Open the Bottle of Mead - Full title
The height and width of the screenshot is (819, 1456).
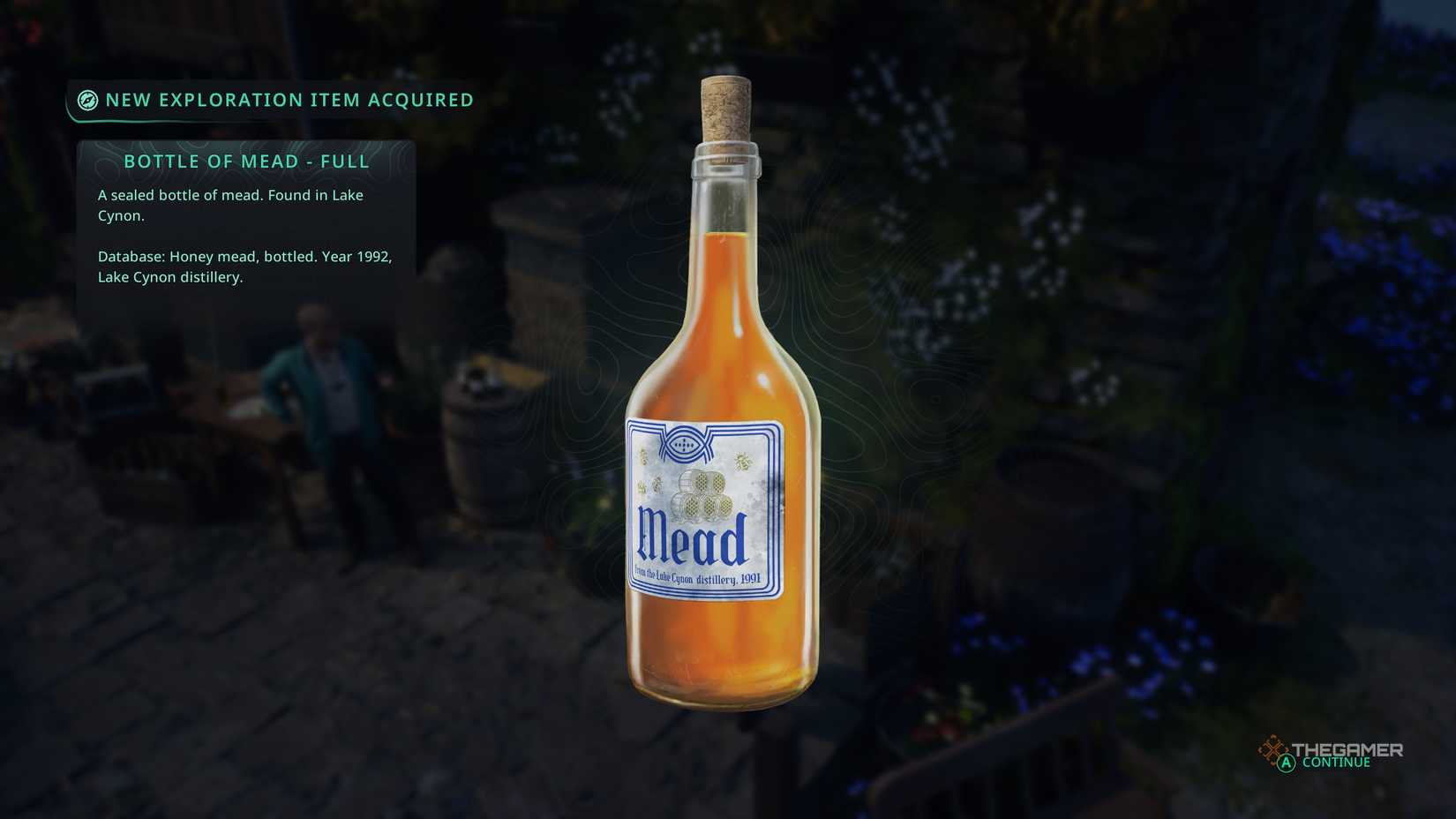click(247, 162)
